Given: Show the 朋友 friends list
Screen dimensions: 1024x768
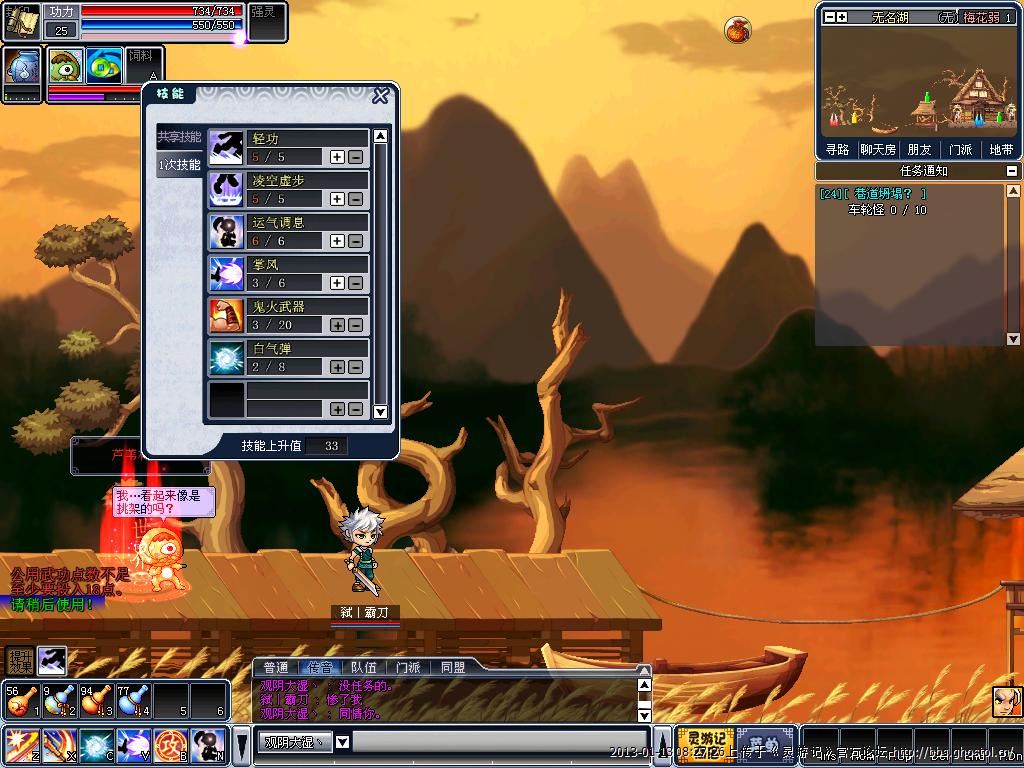Looking at the screenshot, I should [919, 150].
